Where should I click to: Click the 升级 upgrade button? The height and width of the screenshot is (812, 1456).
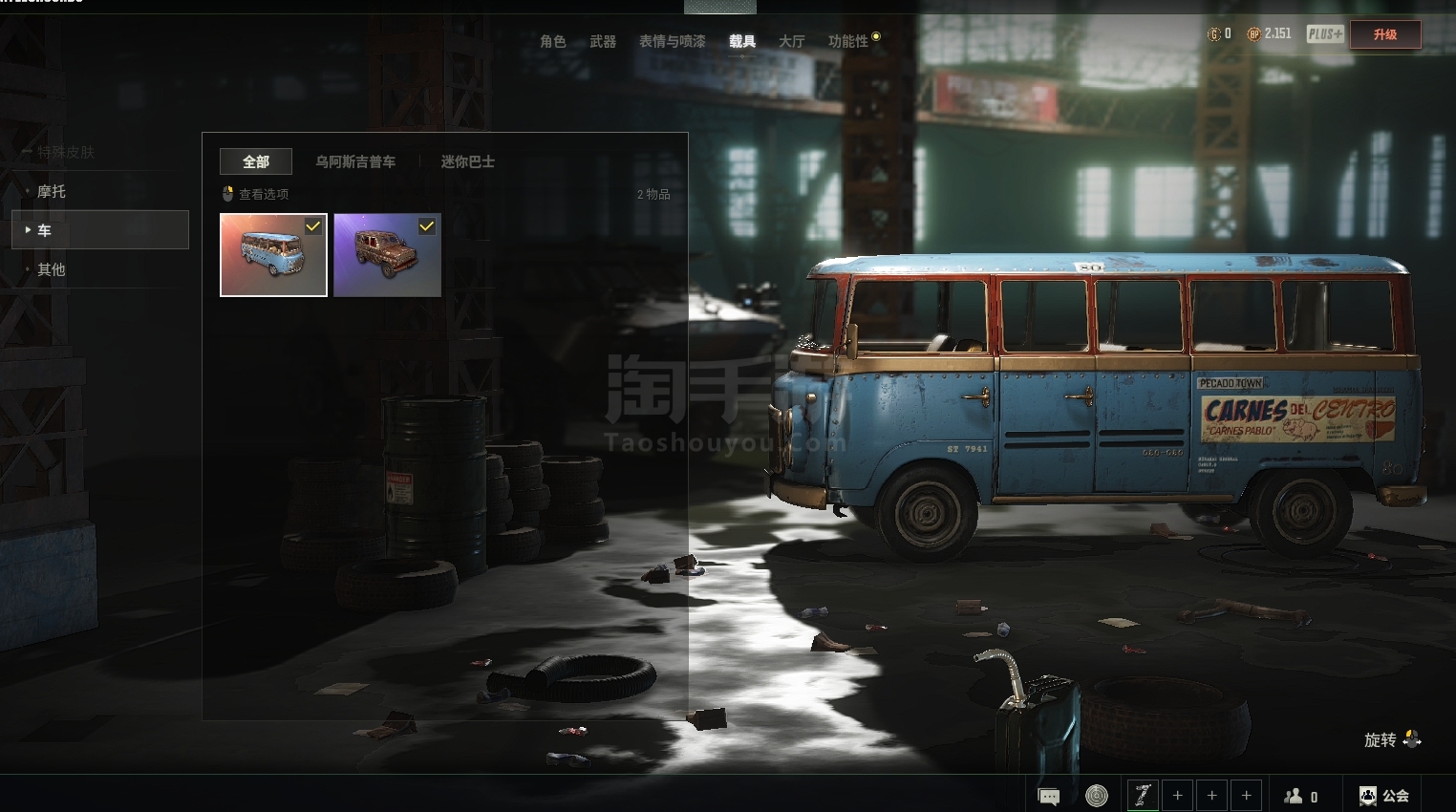click(1384, 34)
